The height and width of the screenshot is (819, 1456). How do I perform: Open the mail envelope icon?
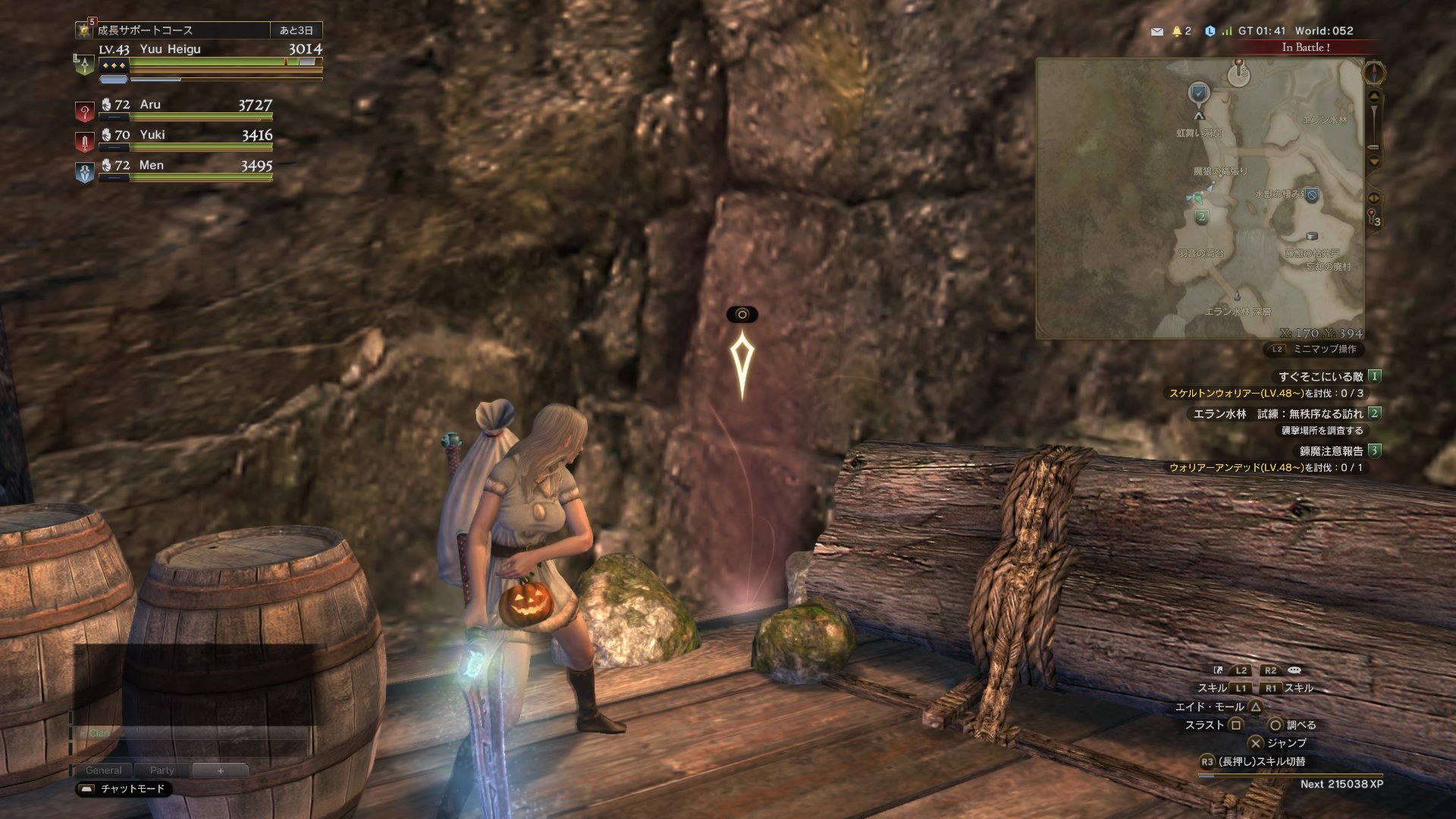click(1156, 31)
